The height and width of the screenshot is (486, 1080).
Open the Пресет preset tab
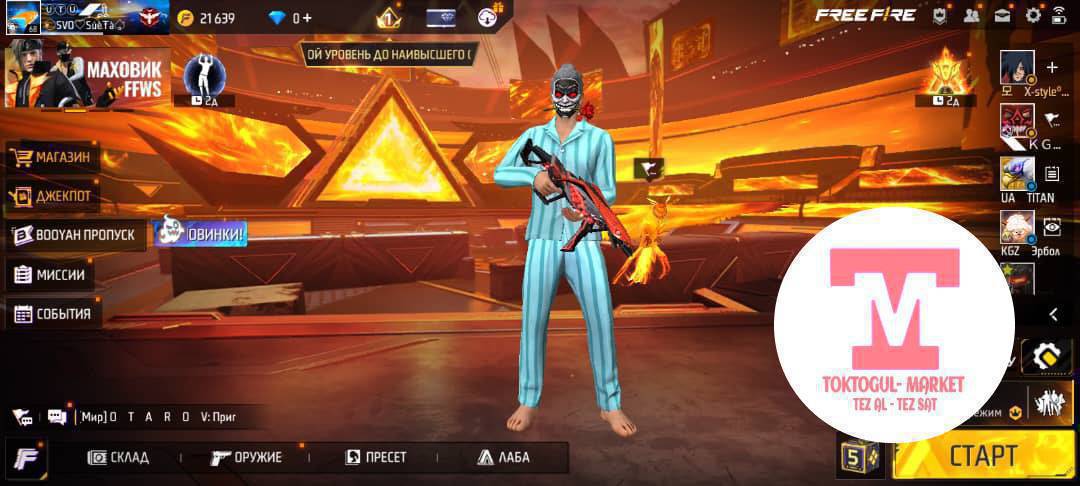coord(376,457)
